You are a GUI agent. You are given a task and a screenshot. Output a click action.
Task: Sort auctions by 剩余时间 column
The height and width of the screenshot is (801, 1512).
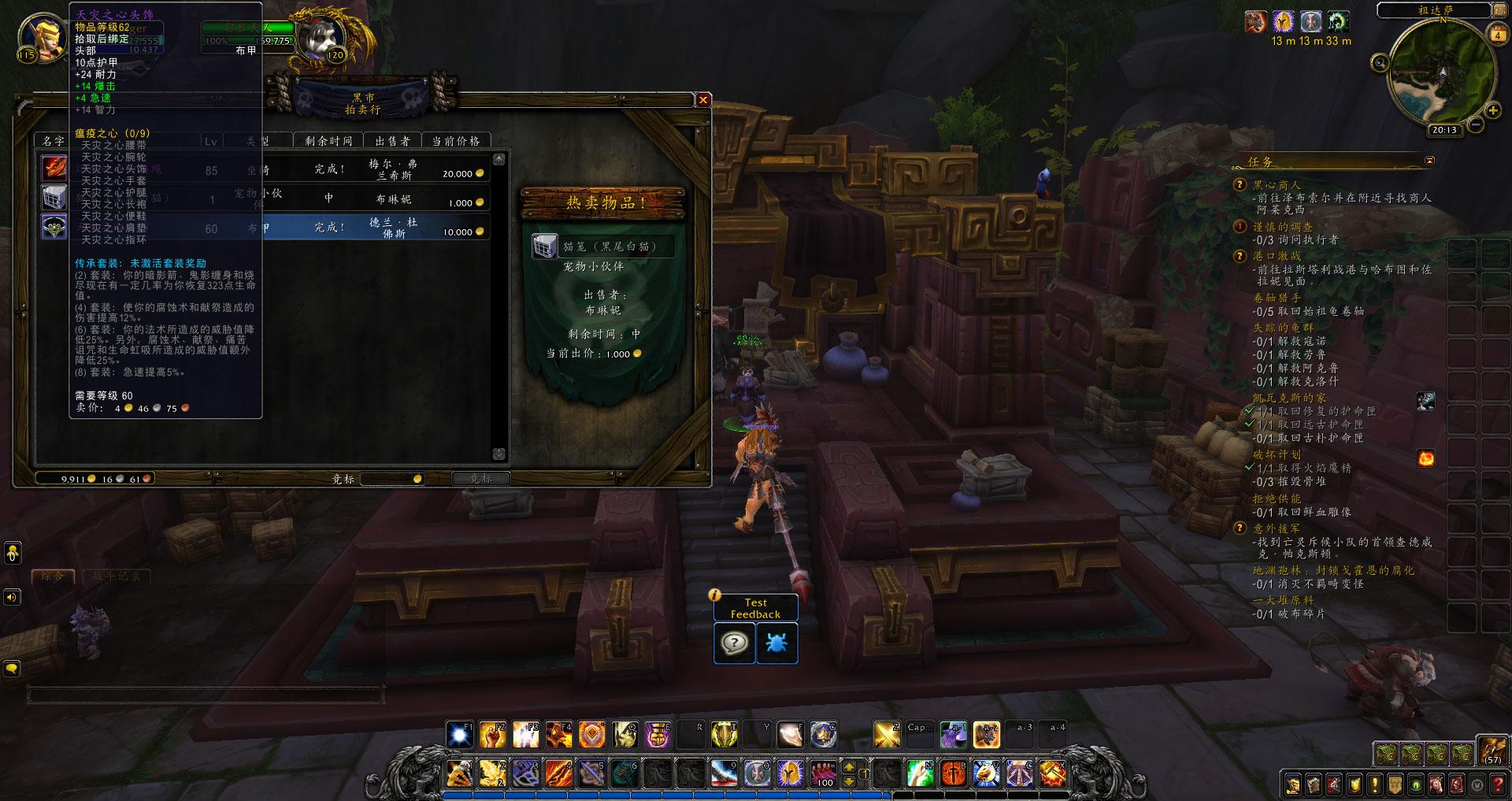tap(329, 141)
